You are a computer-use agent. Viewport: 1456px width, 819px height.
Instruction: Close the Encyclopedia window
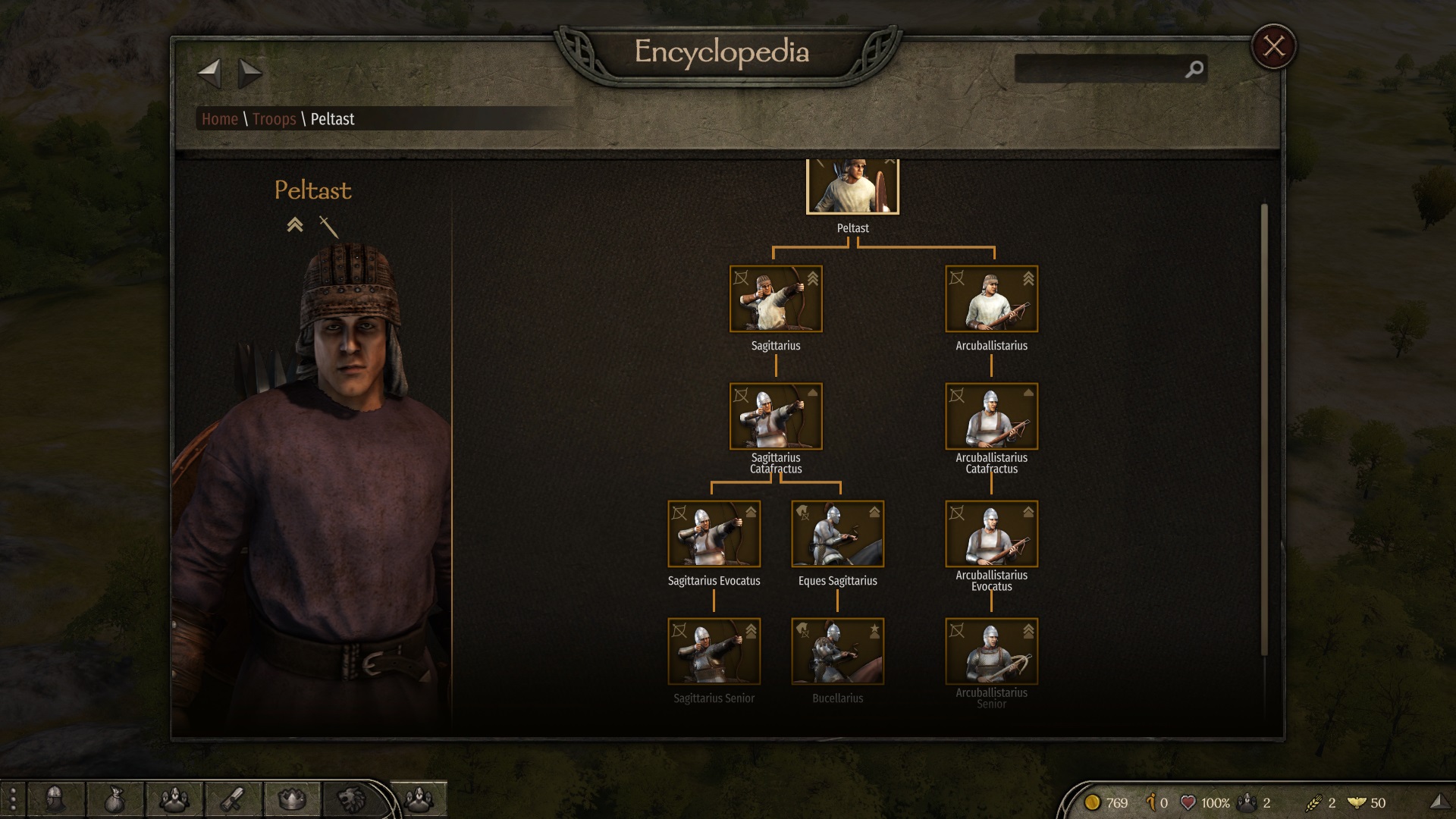tap(1273, 47)
